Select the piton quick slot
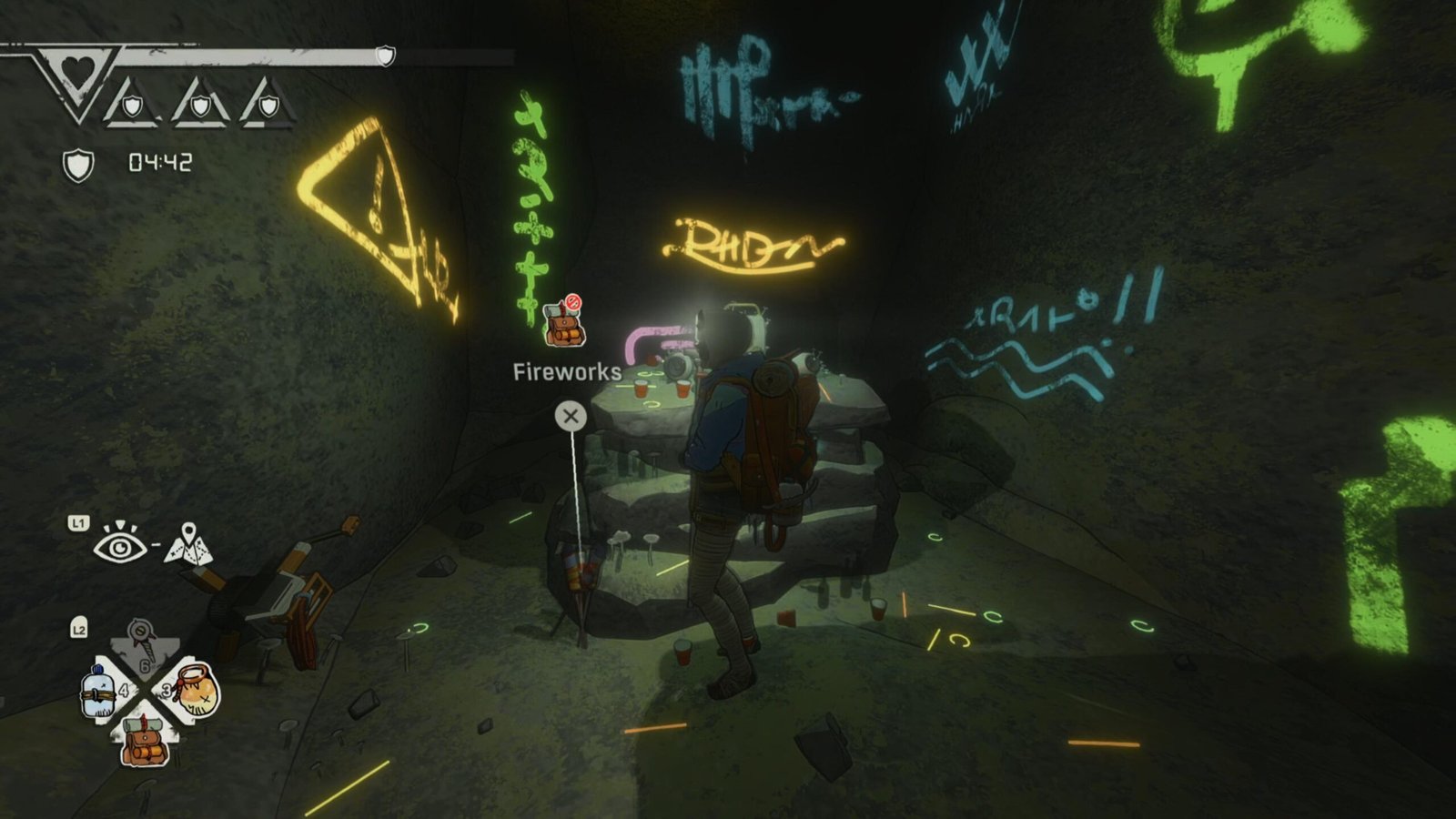The height and width of the screenshot is (819, 1456). pyautogui.click(x=142, y=642)
